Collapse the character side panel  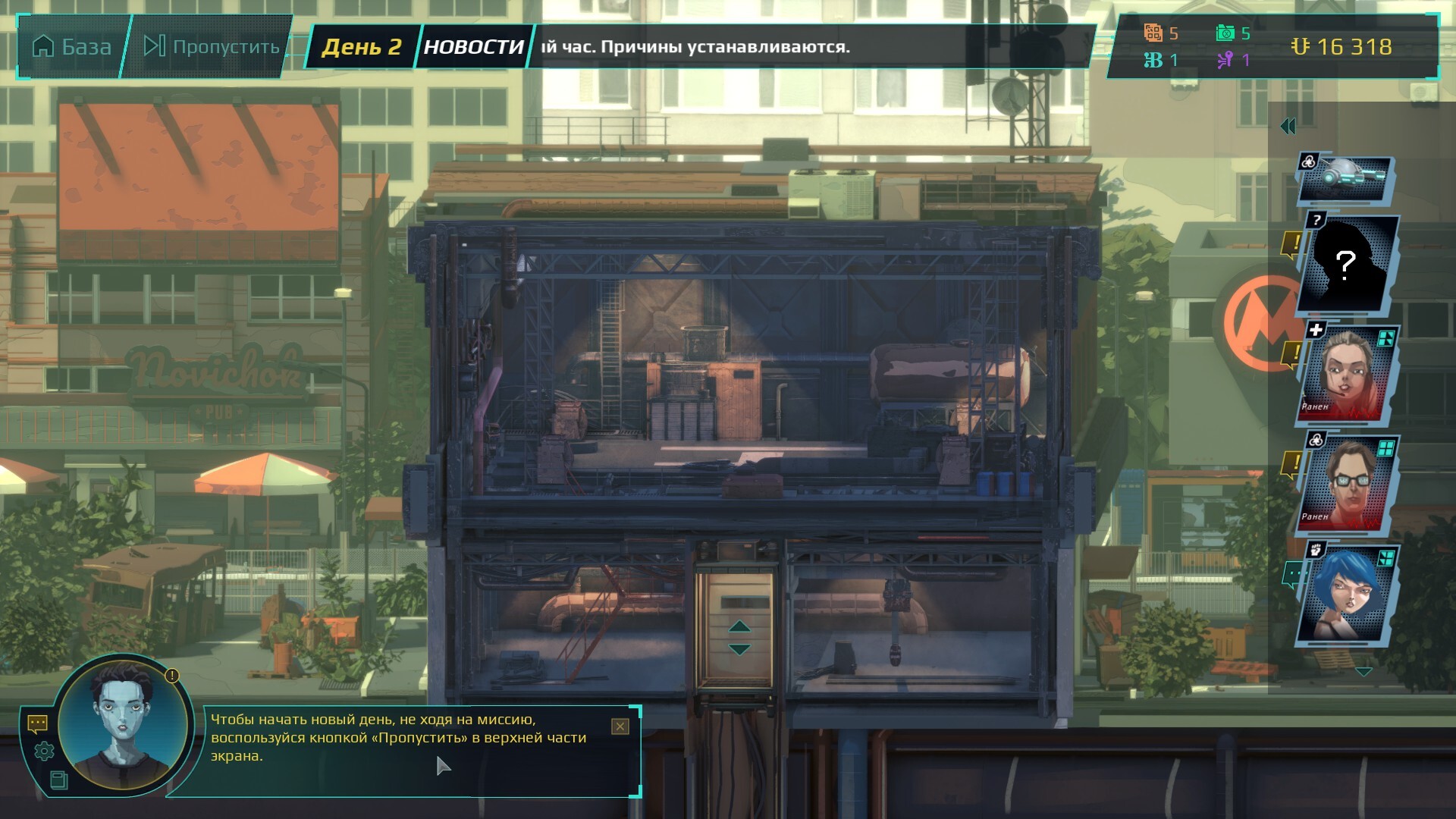tap(1288, 127)
